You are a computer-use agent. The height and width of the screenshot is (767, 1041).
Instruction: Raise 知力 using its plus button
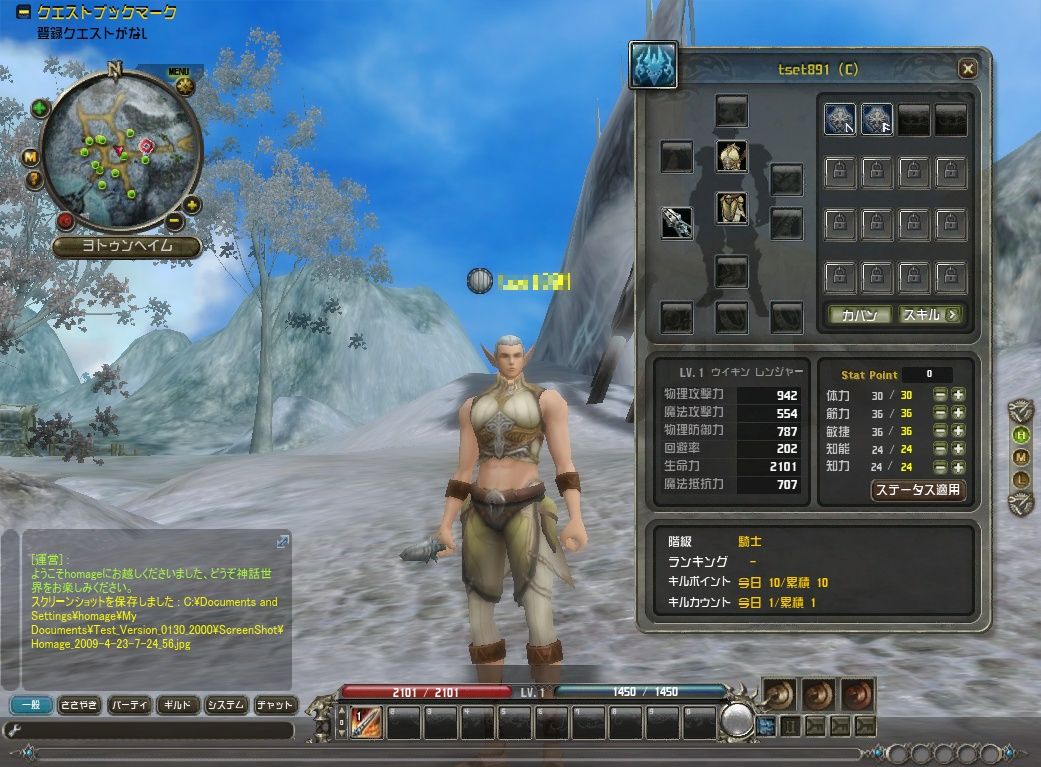(958, 467)
